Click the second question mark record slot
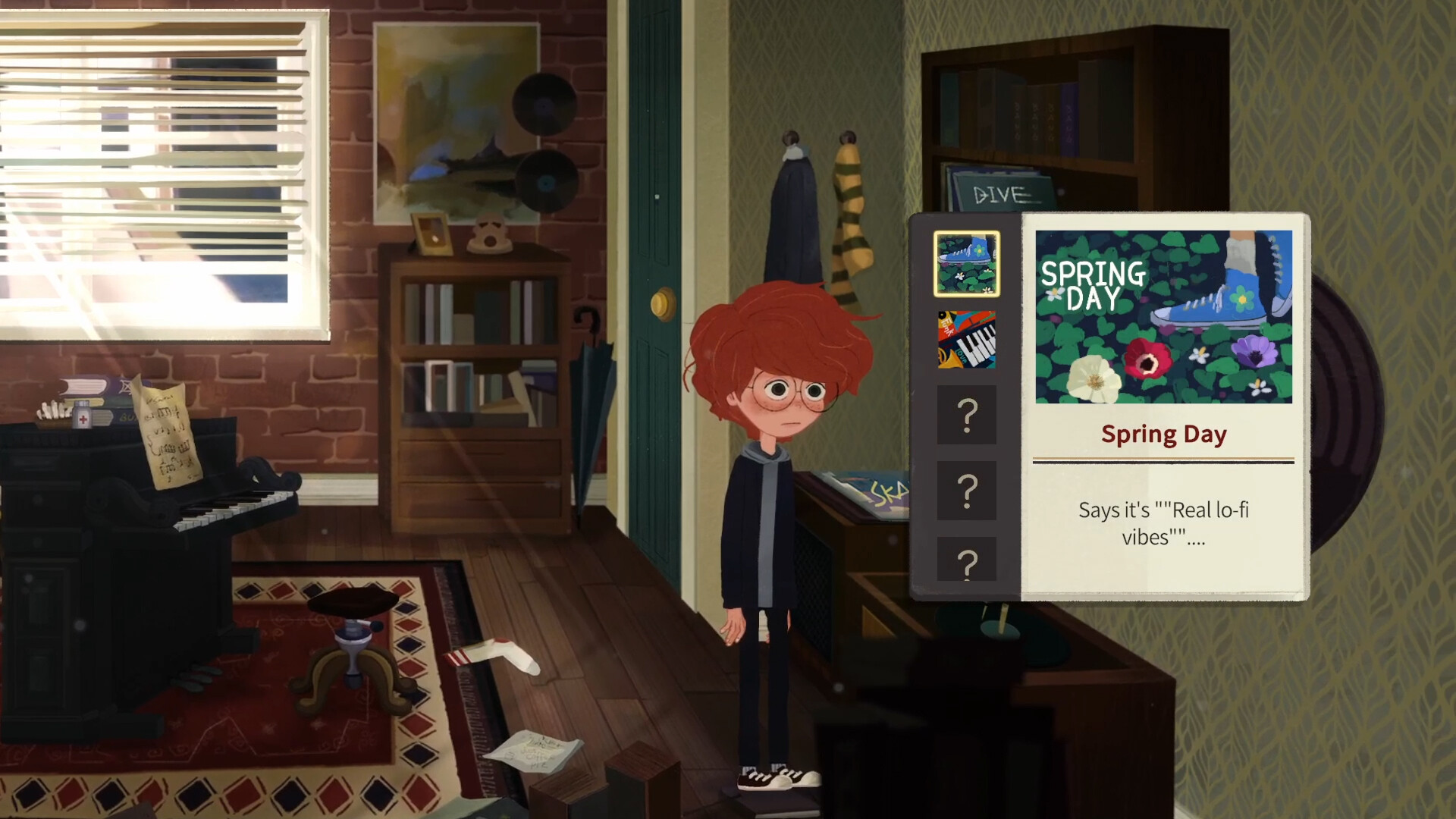The height and width of the screenshot is (819, 1456). [966, 491]
